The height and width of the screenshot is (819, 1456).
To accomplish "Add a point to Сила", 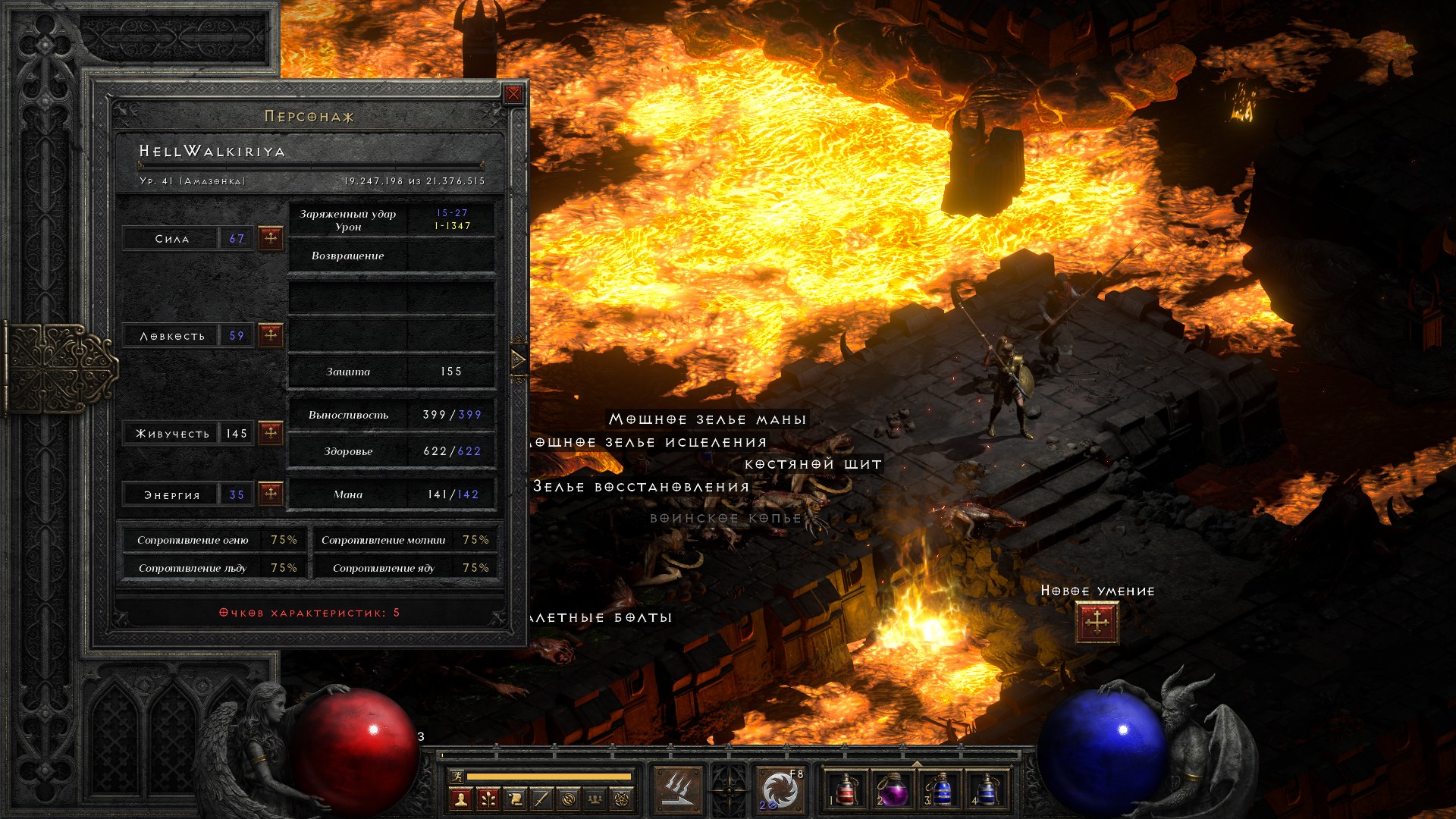I will [x=271, y=238].
